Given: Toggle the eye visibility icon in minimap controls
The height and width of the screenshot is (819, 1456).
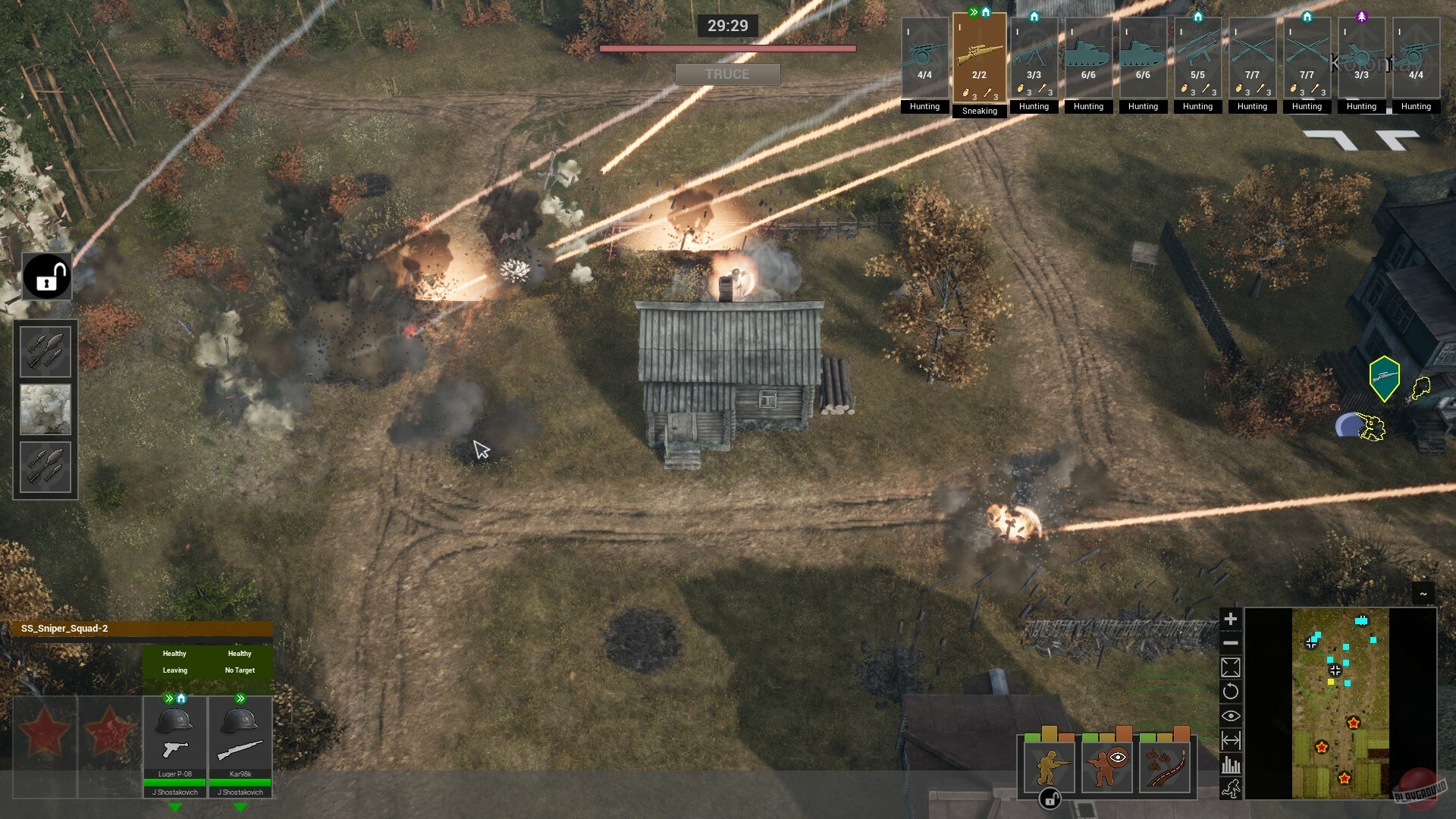Looking at the screenshot, I should (1231, 715).
